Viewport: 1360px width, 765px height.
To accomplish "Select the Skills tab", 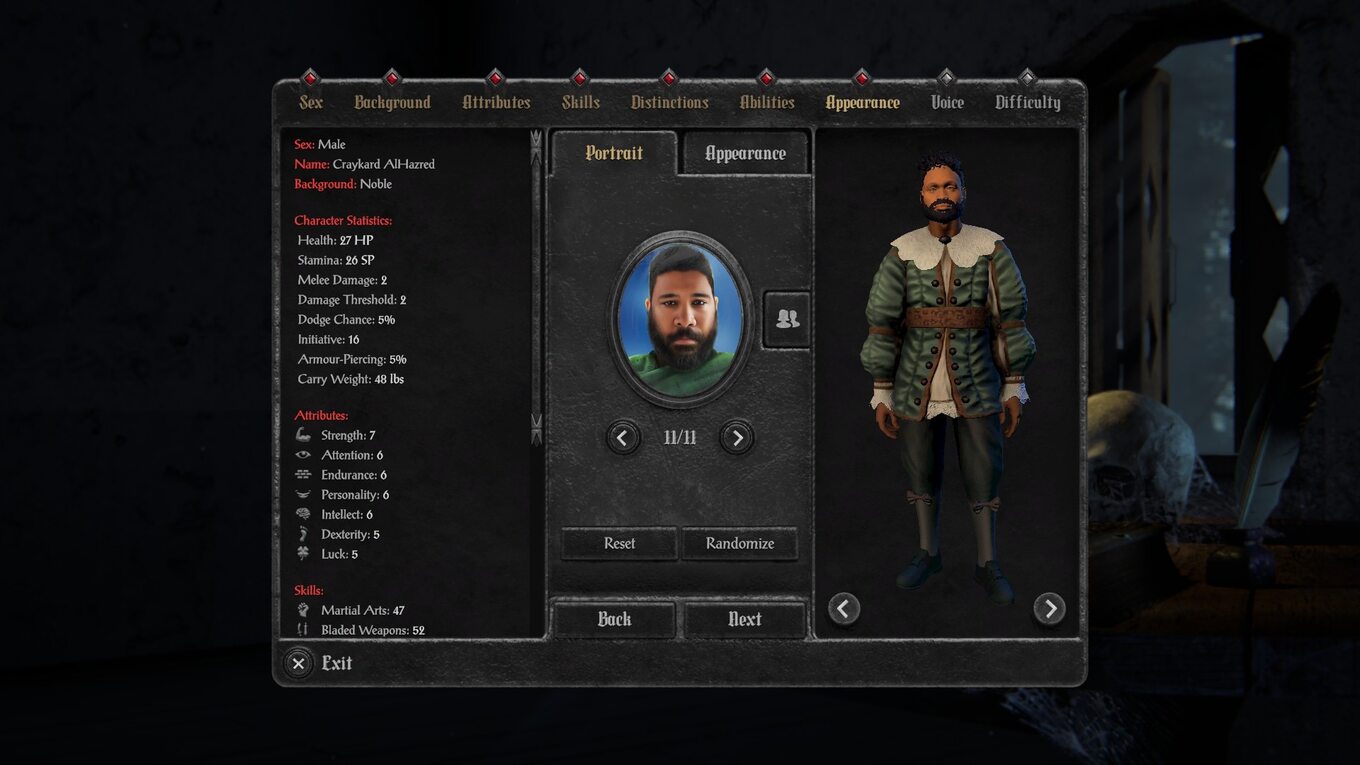I will point(580,102).
